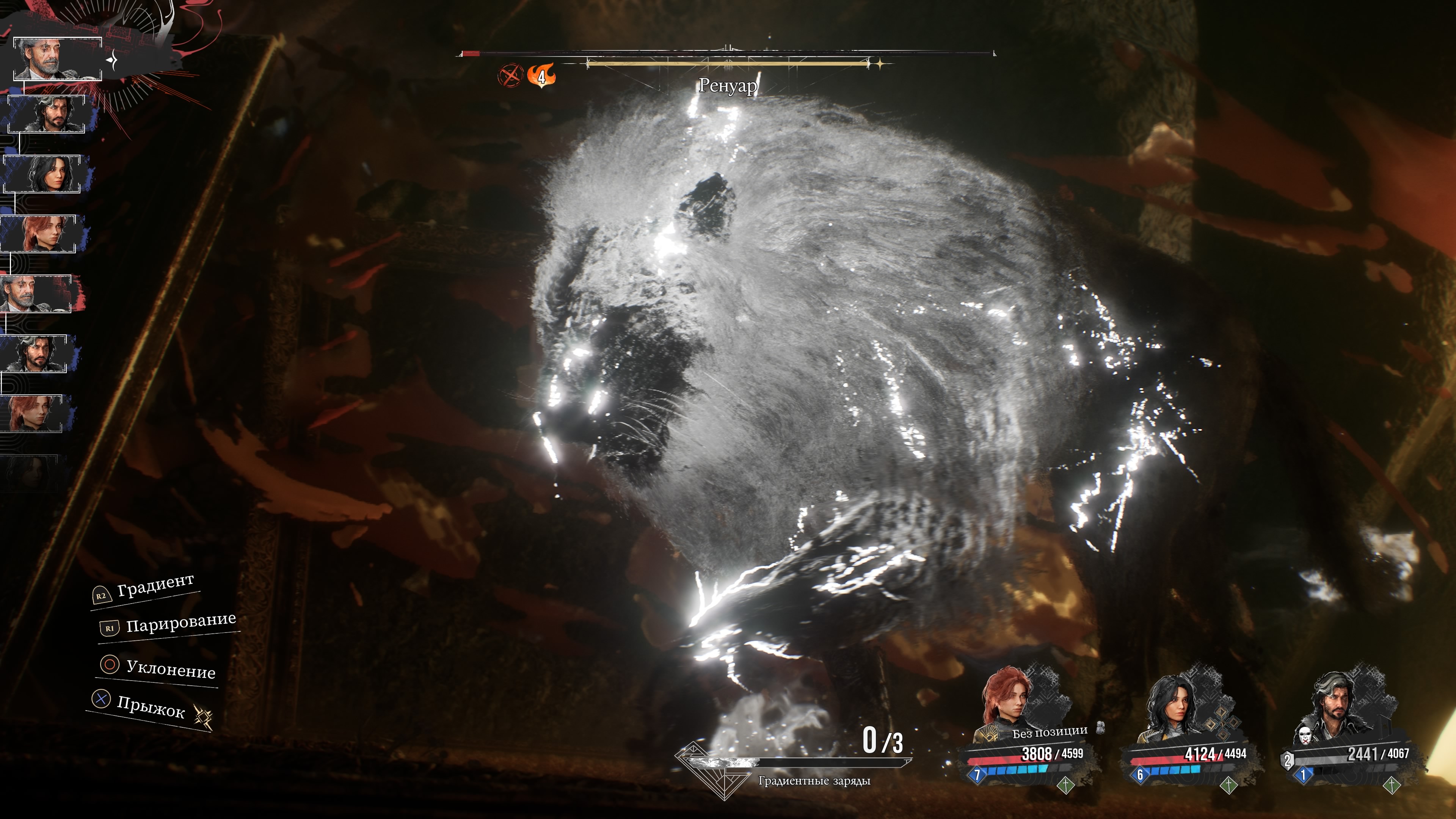Inspect the red crossed-out status icon under boss bar
The width and height of the screenshot is (1456, 819).
(x=510, y=75)
